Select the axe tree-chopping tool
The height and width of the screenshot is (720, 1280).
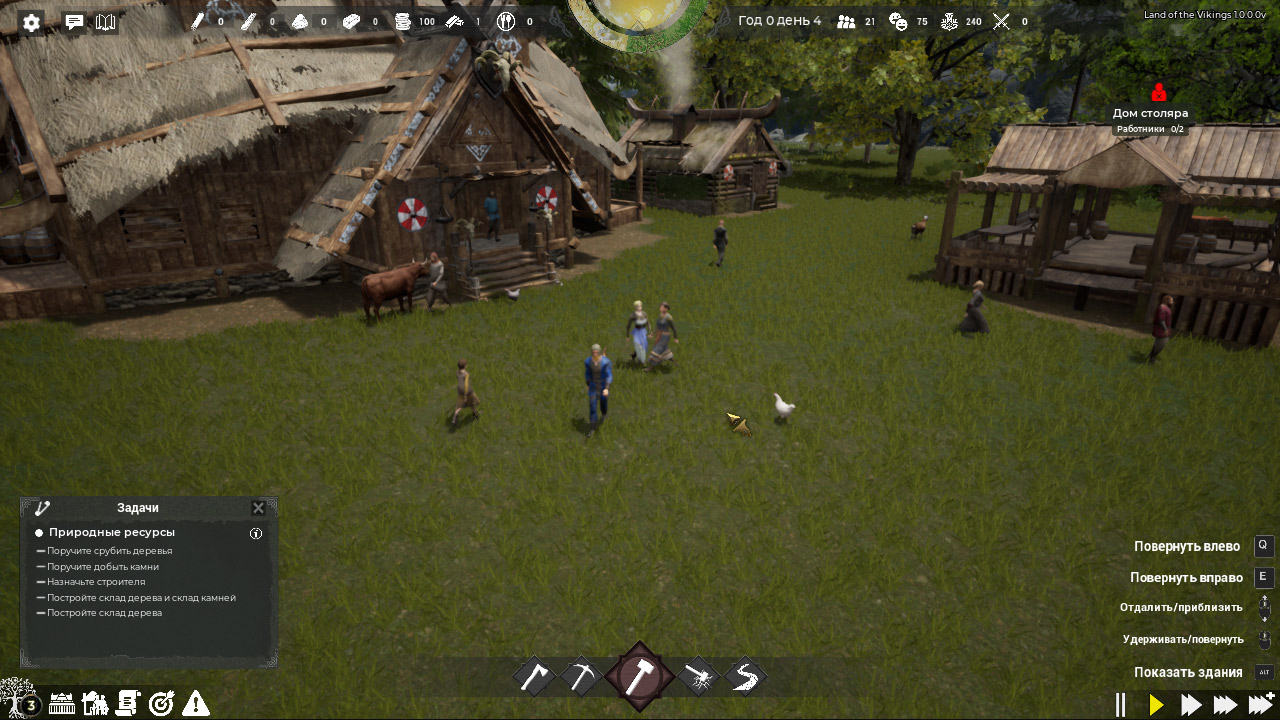click(x=535, y=677)
